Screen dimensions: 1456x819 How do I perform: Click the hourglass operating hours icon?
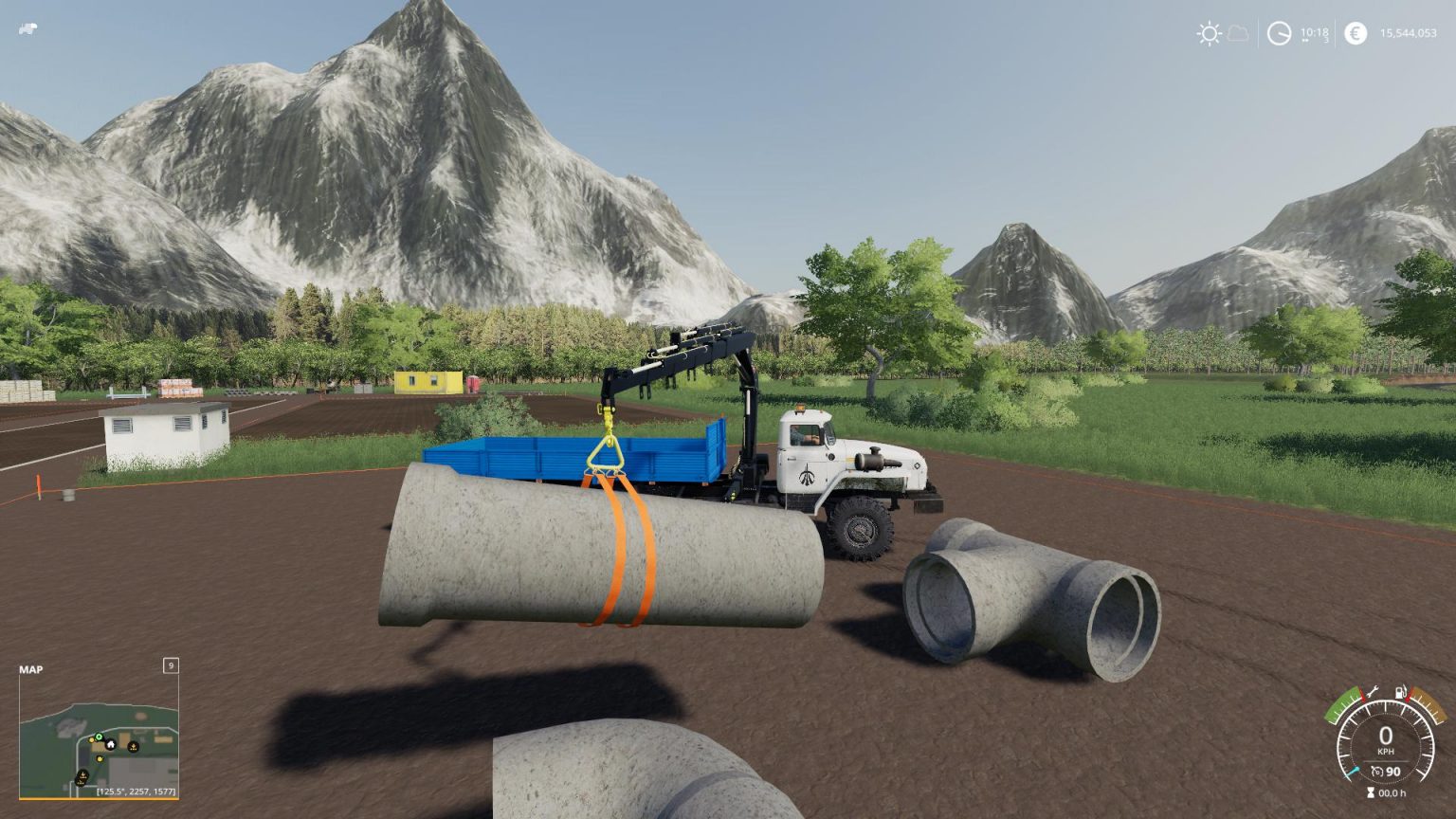tap(1372, 793)
